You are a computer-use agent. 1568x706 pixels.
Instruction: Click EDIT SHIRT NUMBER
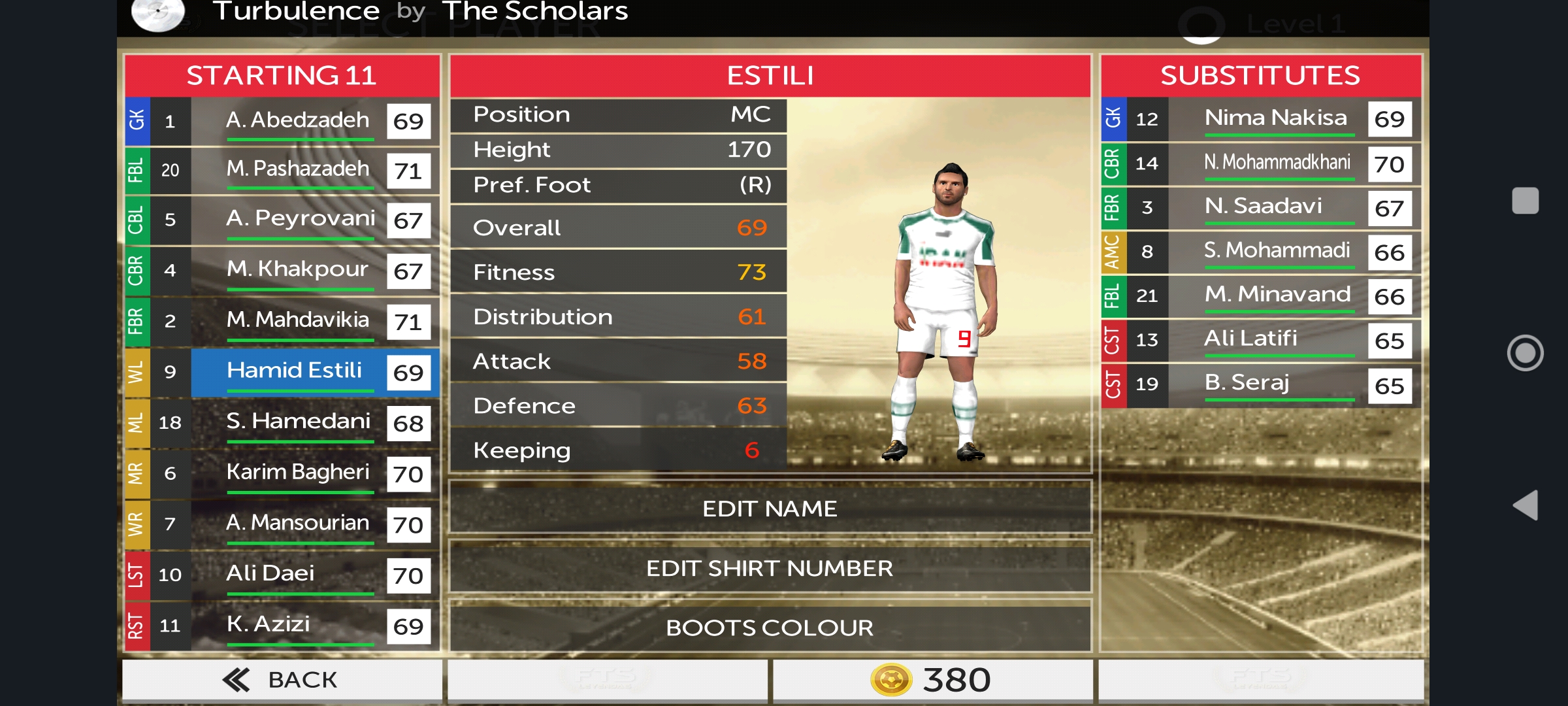pyautogui.click(x=771, y=567)
